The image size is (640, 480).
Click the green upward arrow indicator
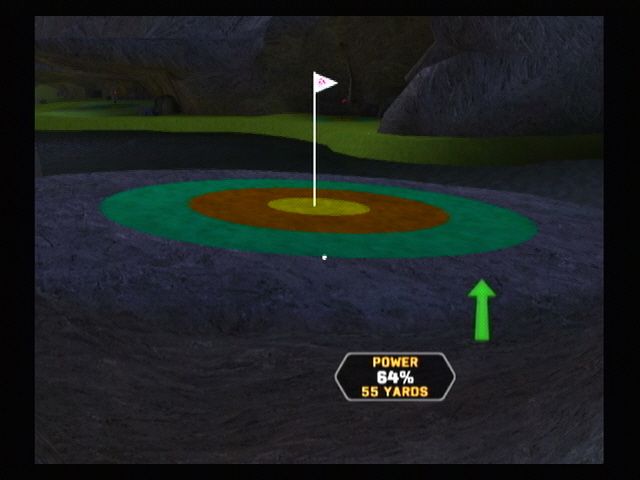click(x=482, y=308)
